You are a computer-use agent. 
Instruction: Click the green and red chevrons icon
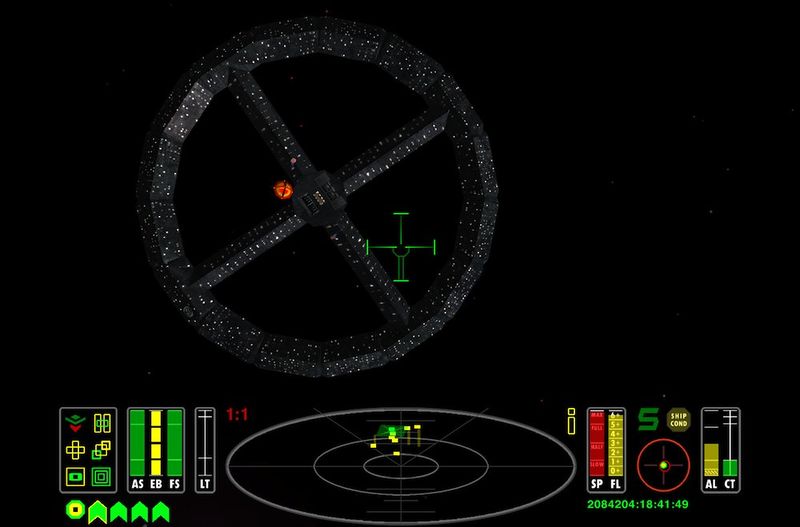(75, 423)
